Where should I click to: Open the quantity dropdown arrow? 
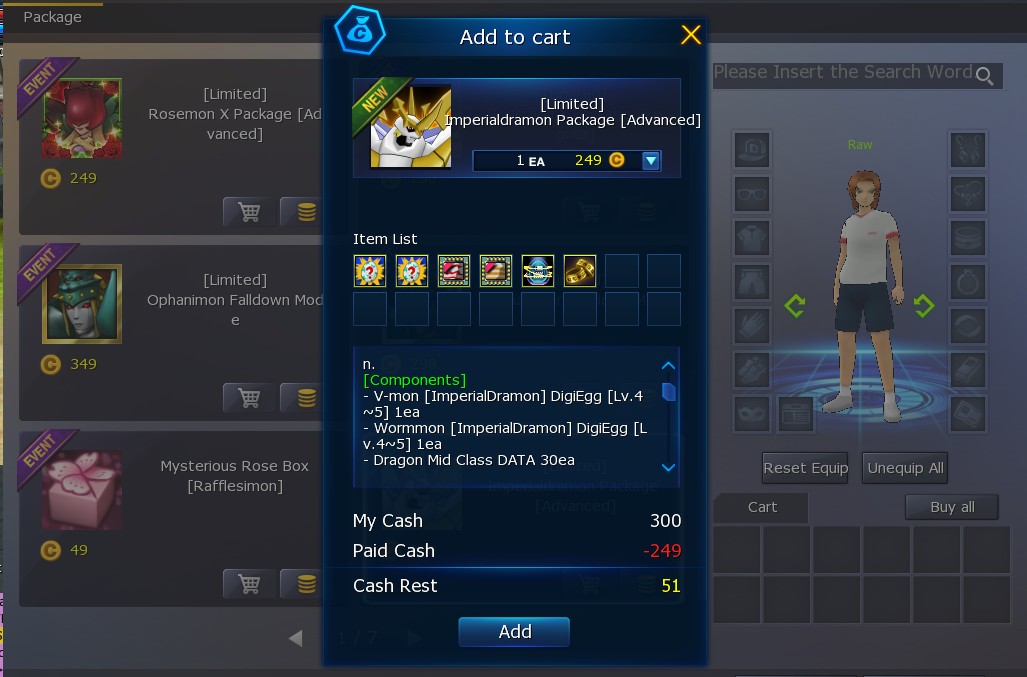tap(651, 160)
